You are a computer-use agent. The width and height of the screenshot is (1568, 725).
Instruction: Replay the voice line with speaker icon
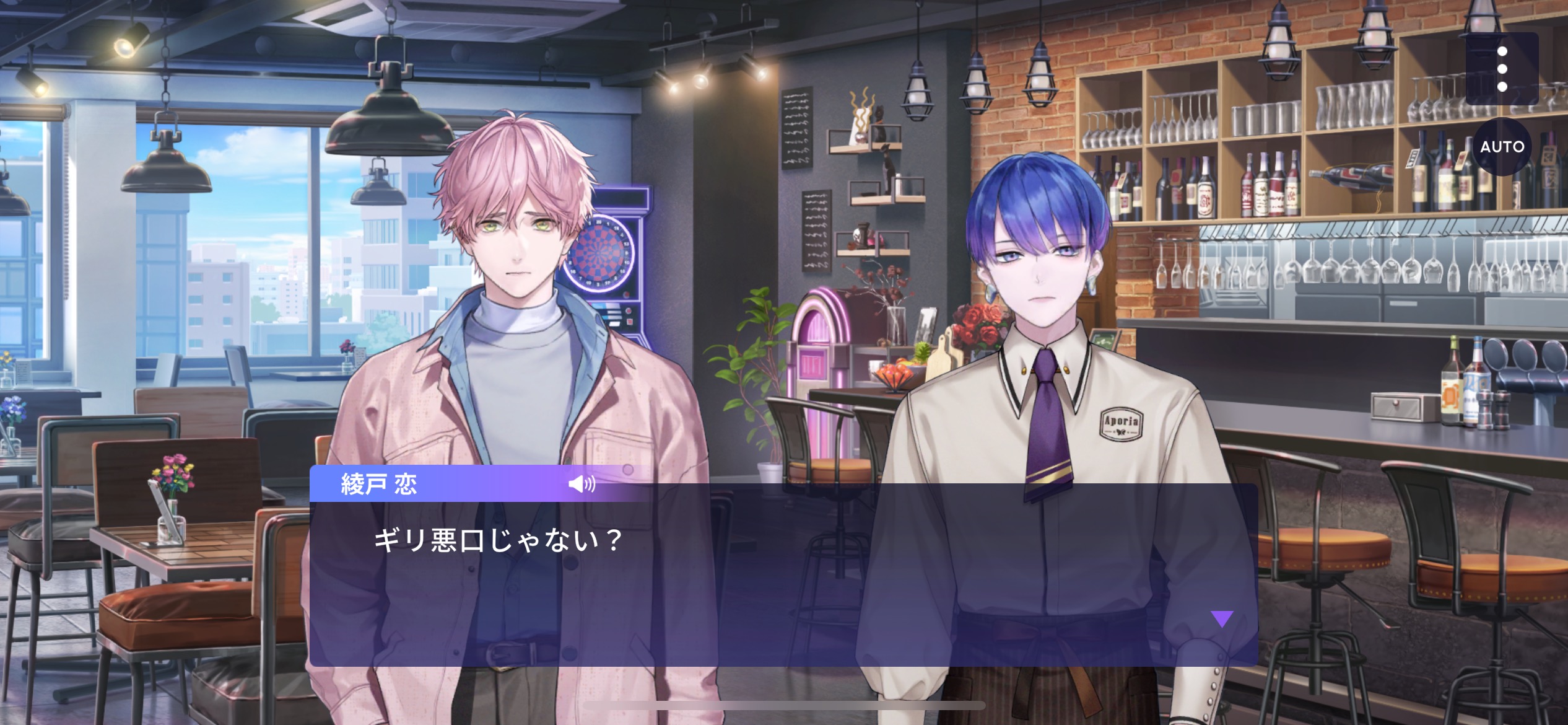coord(581,483)
